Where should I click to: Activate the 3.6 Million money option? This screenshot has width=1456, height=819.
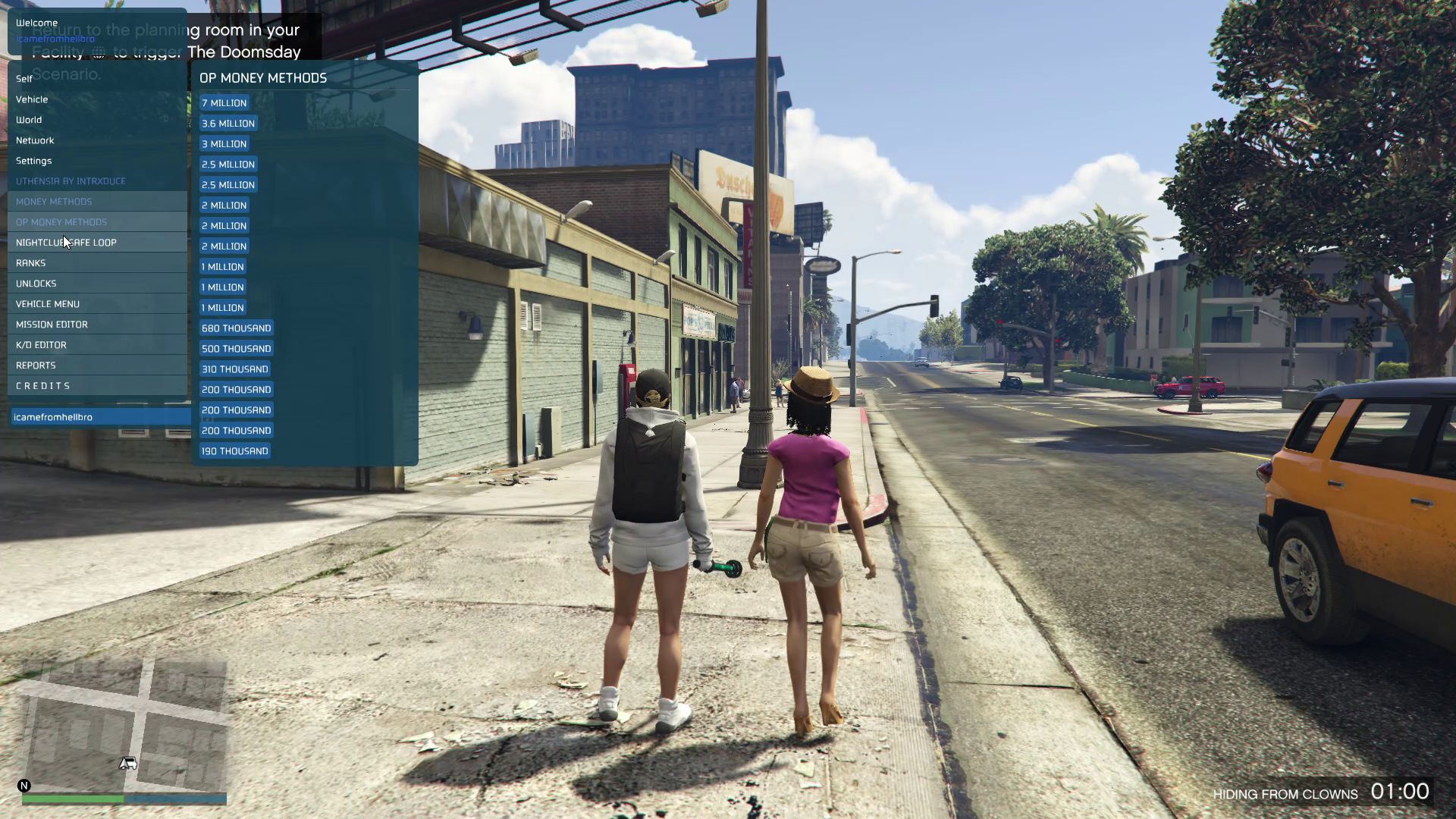[228, 124]
